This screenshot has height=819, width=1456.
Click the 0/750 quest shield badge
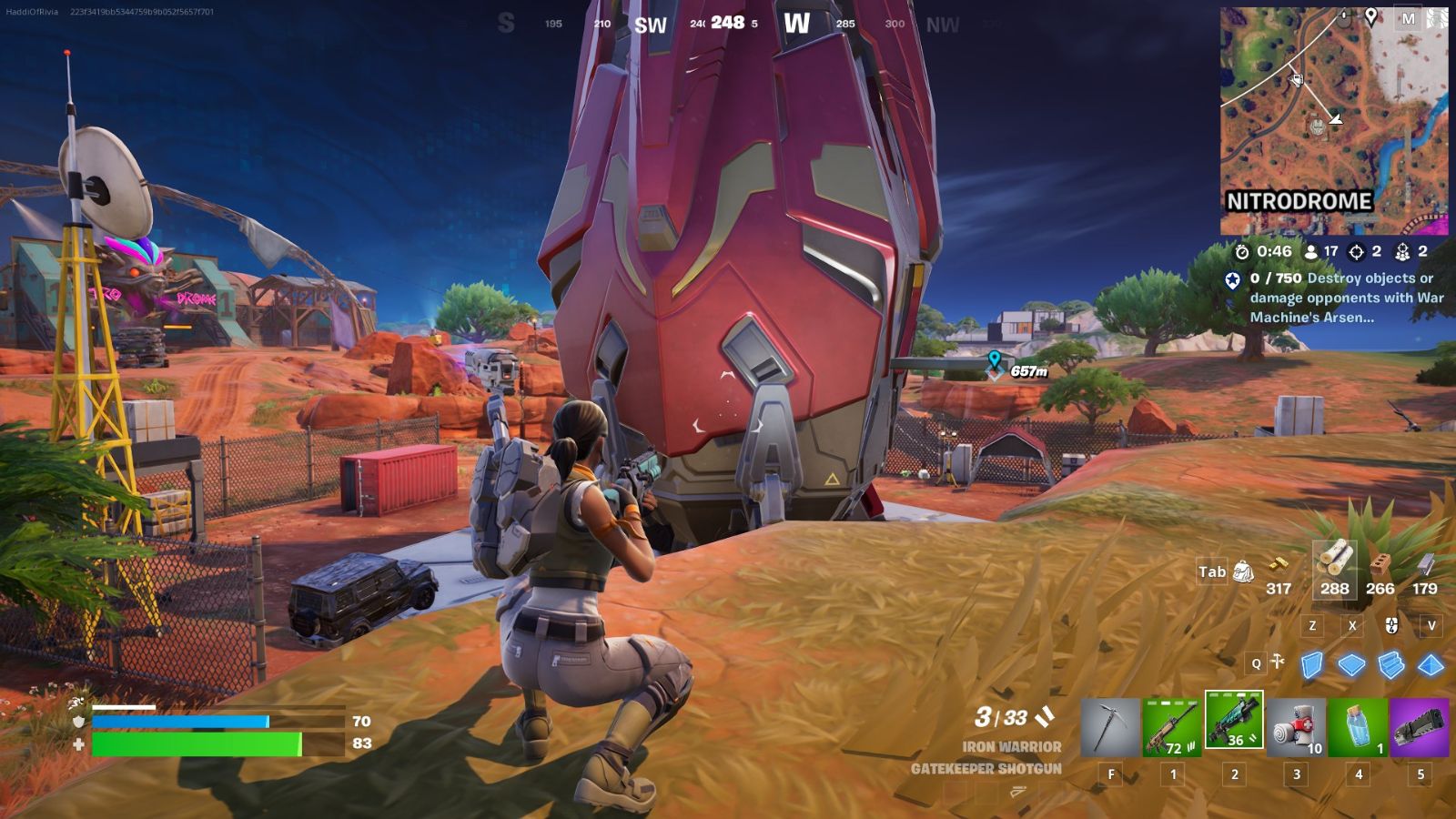click(x=1233, y=282)
